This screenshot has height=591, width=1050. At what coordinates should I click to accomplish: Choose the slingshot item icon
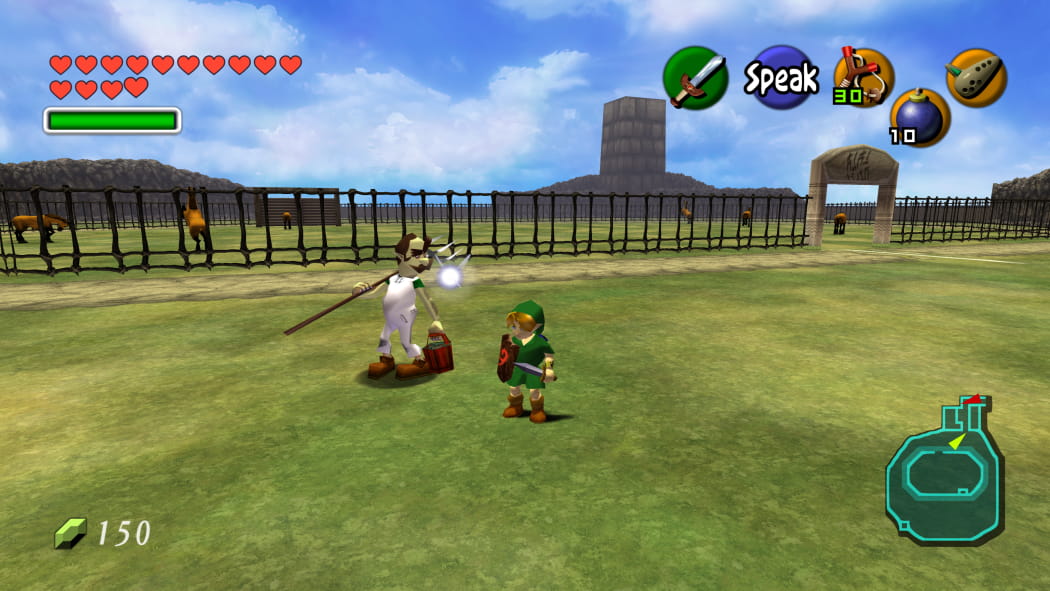click(863, 76)
